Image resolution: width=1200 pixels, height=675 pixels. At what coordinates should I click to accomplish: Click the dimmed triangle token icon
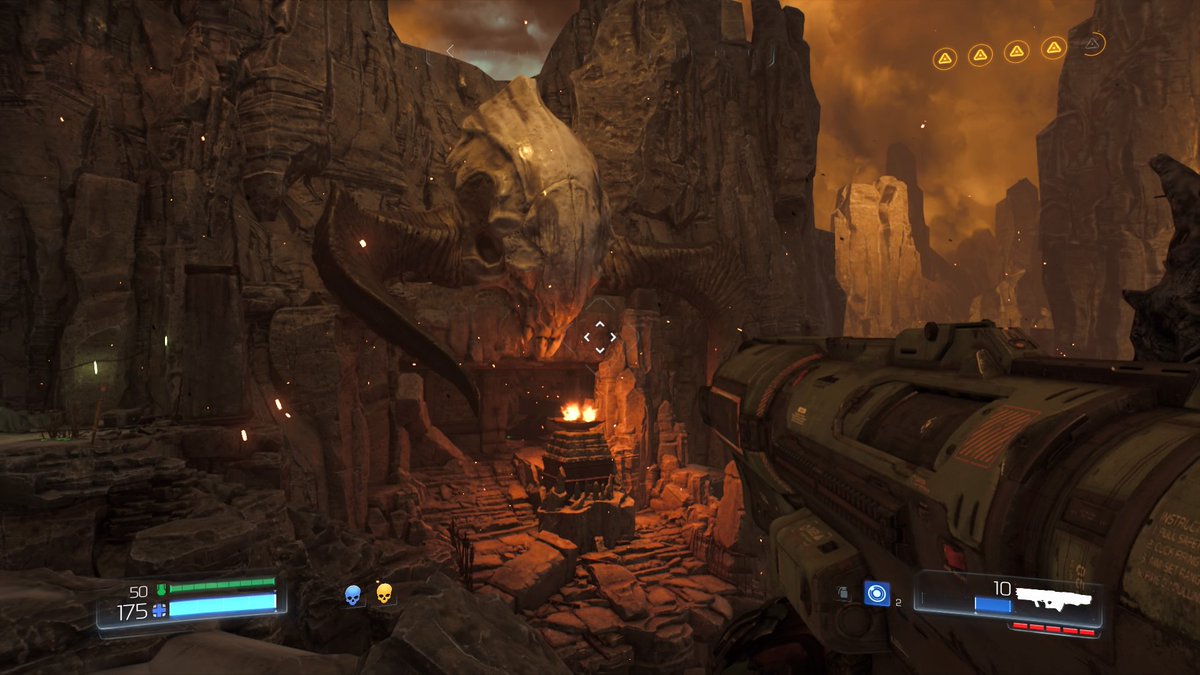coord(1092,44)
